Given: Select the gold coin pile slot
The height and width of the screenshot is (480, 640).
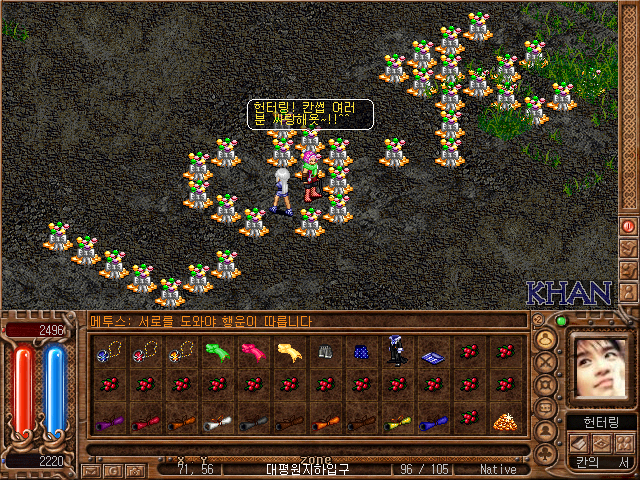Looking at the screenshot, I should click(x=503, y=421).
